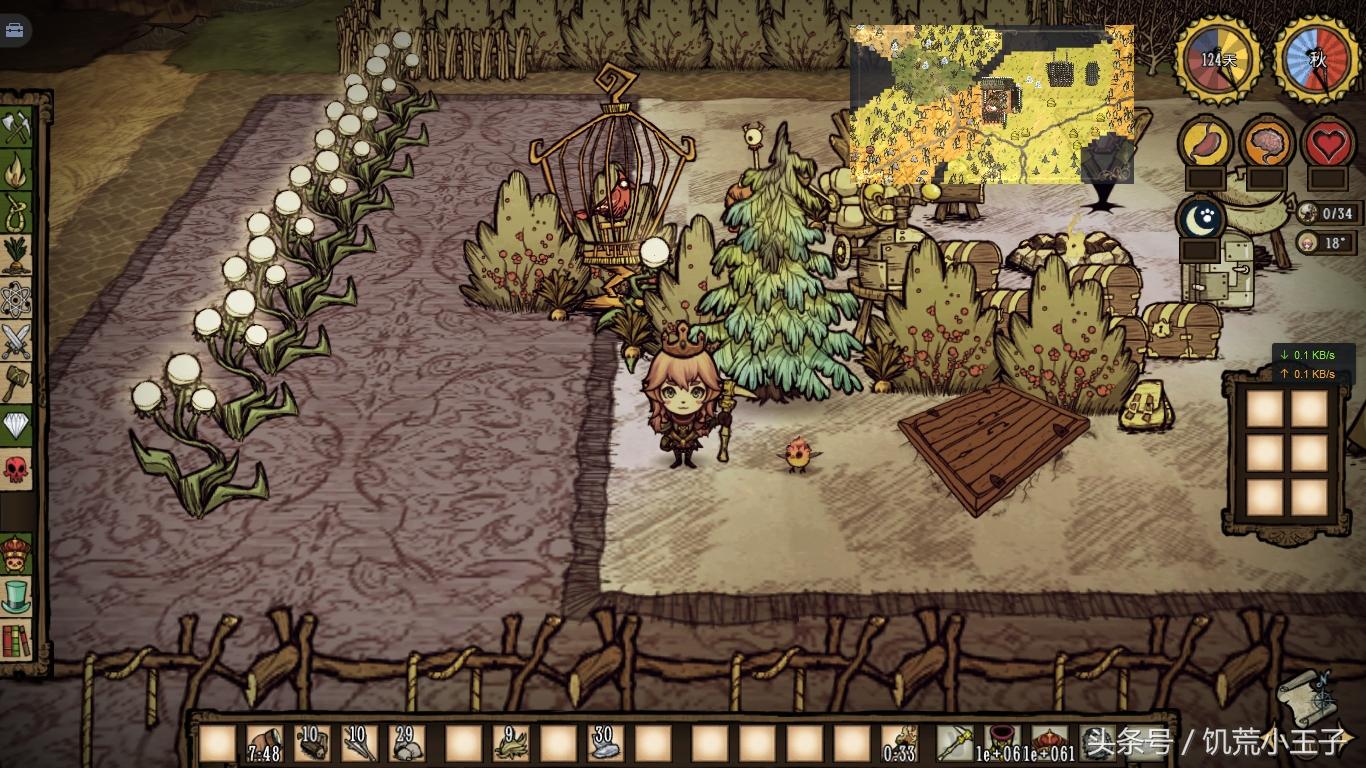
Task: Open the Magic red skull tab
Action: click(17, 468)
